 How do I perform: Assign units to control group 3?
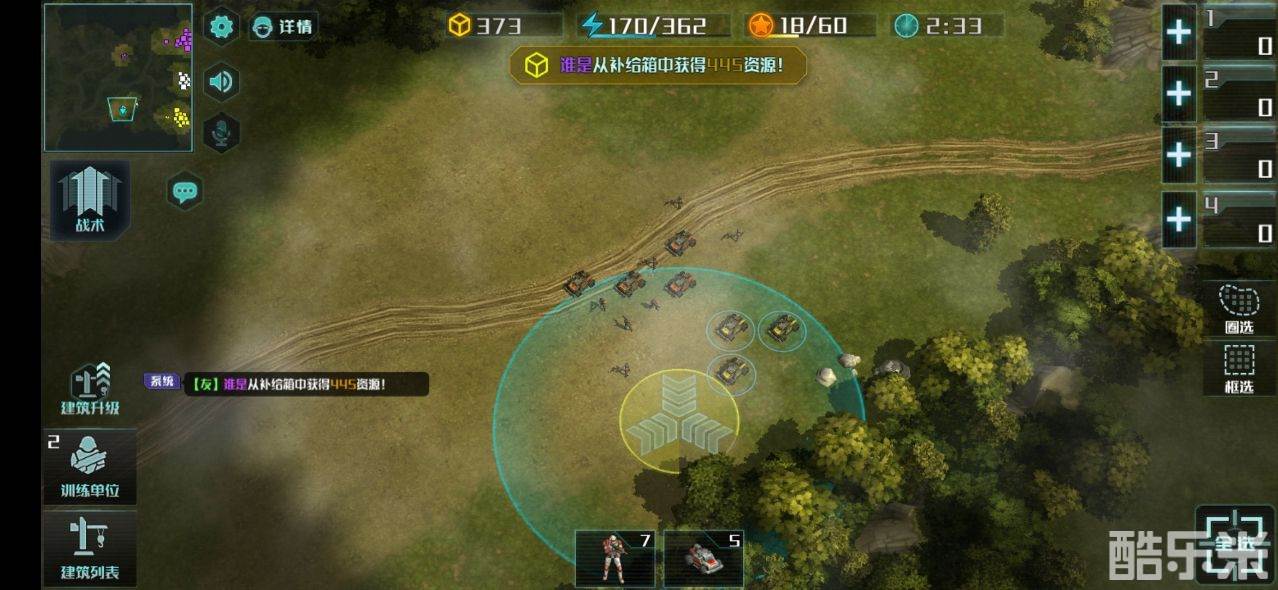click(1179, 155)
